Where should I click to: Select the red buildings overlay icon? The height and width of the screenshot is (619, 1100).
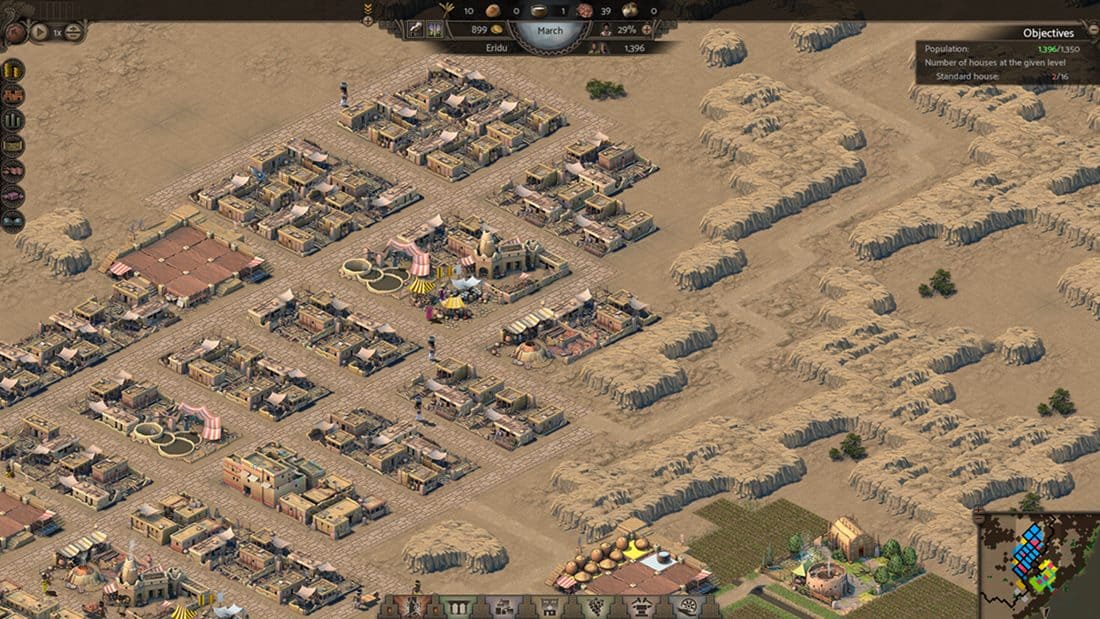(x=13, y=96)
